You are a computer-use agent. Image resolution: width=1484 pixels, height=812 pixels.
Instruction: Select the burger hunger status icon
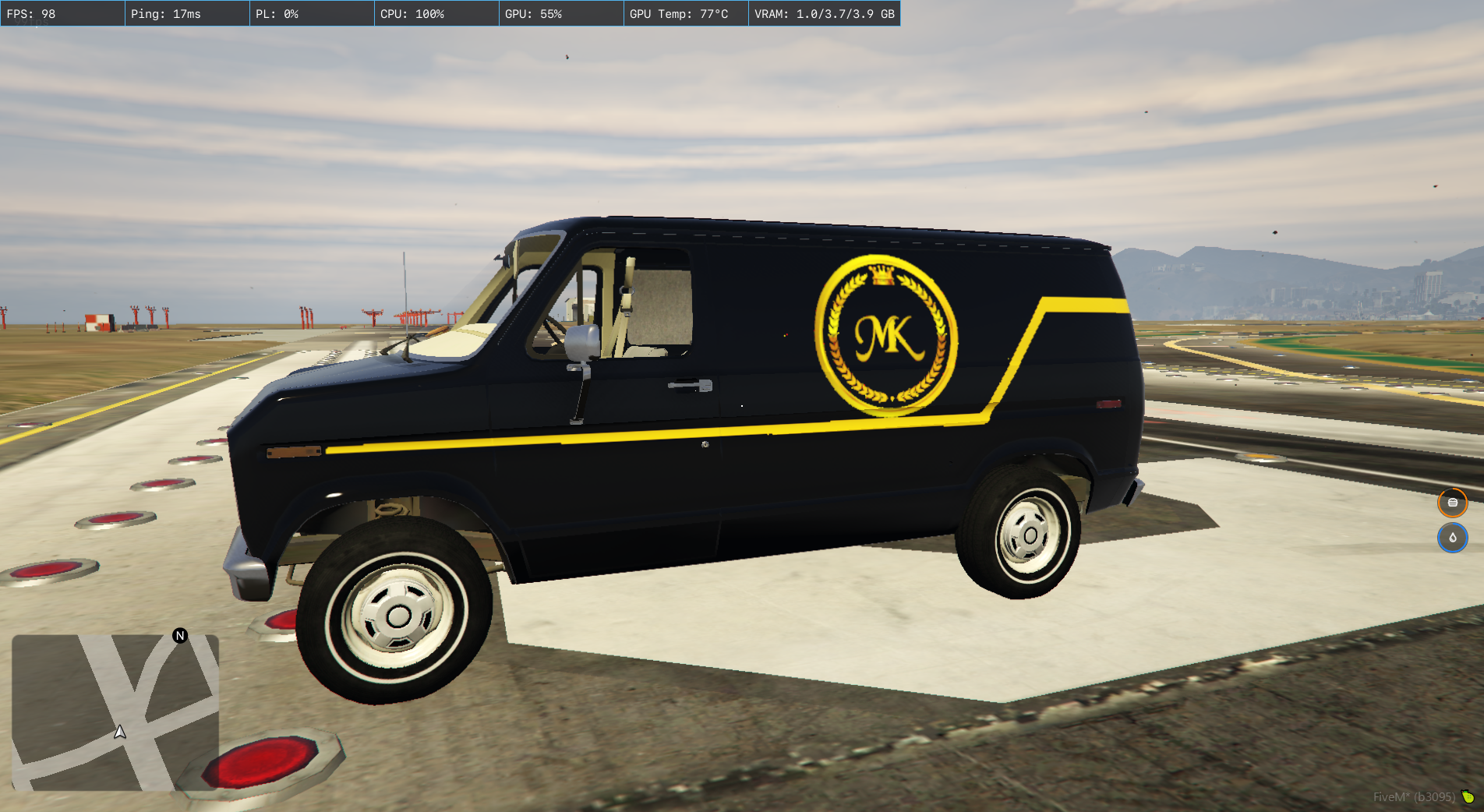tap(1452, 503)
